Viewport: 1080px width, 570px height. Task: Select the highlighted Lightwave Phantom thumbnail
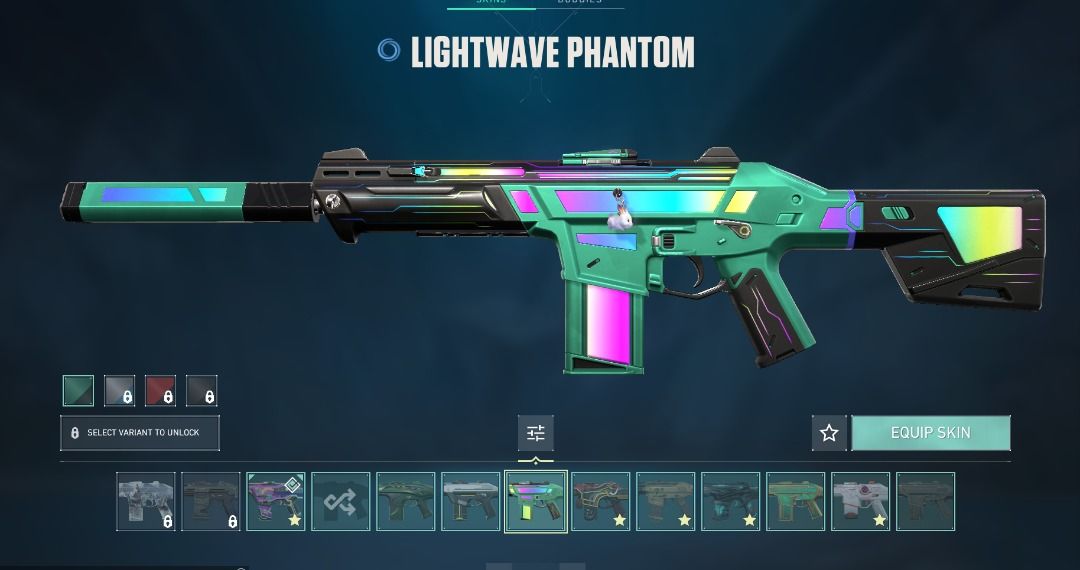[536, 501]
